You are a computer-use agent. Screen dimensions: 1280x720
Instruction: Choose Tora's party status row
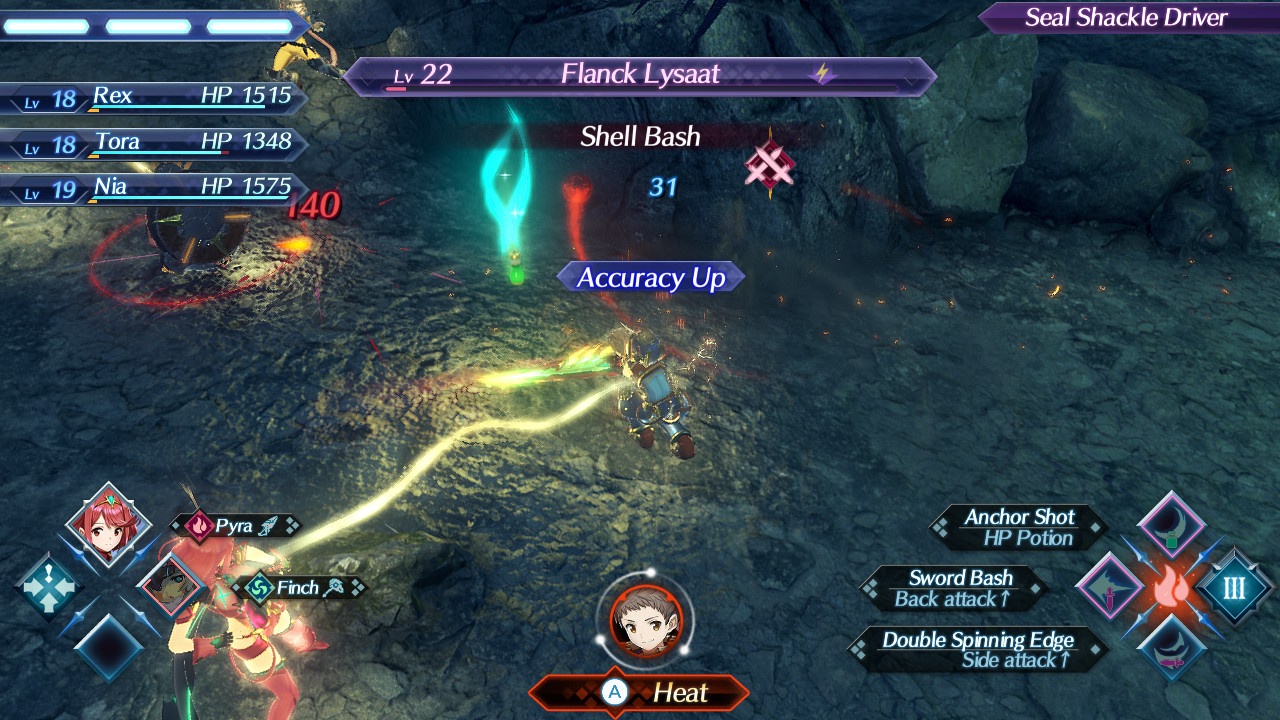coord(155,143)
